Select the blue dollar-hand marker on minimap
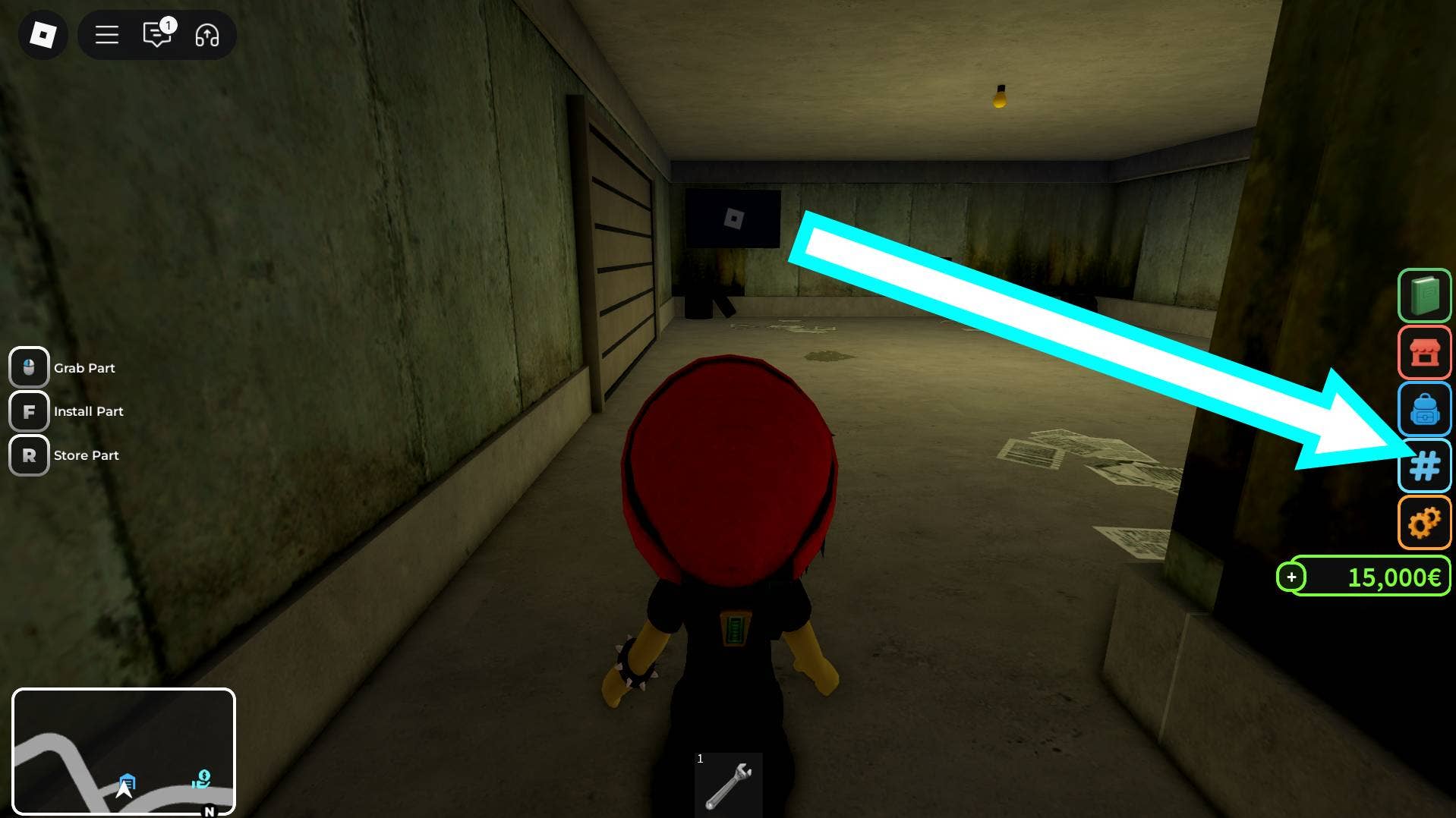This screenshot has height=818, width=1456. pyautogui.click(x=202, y=779)
